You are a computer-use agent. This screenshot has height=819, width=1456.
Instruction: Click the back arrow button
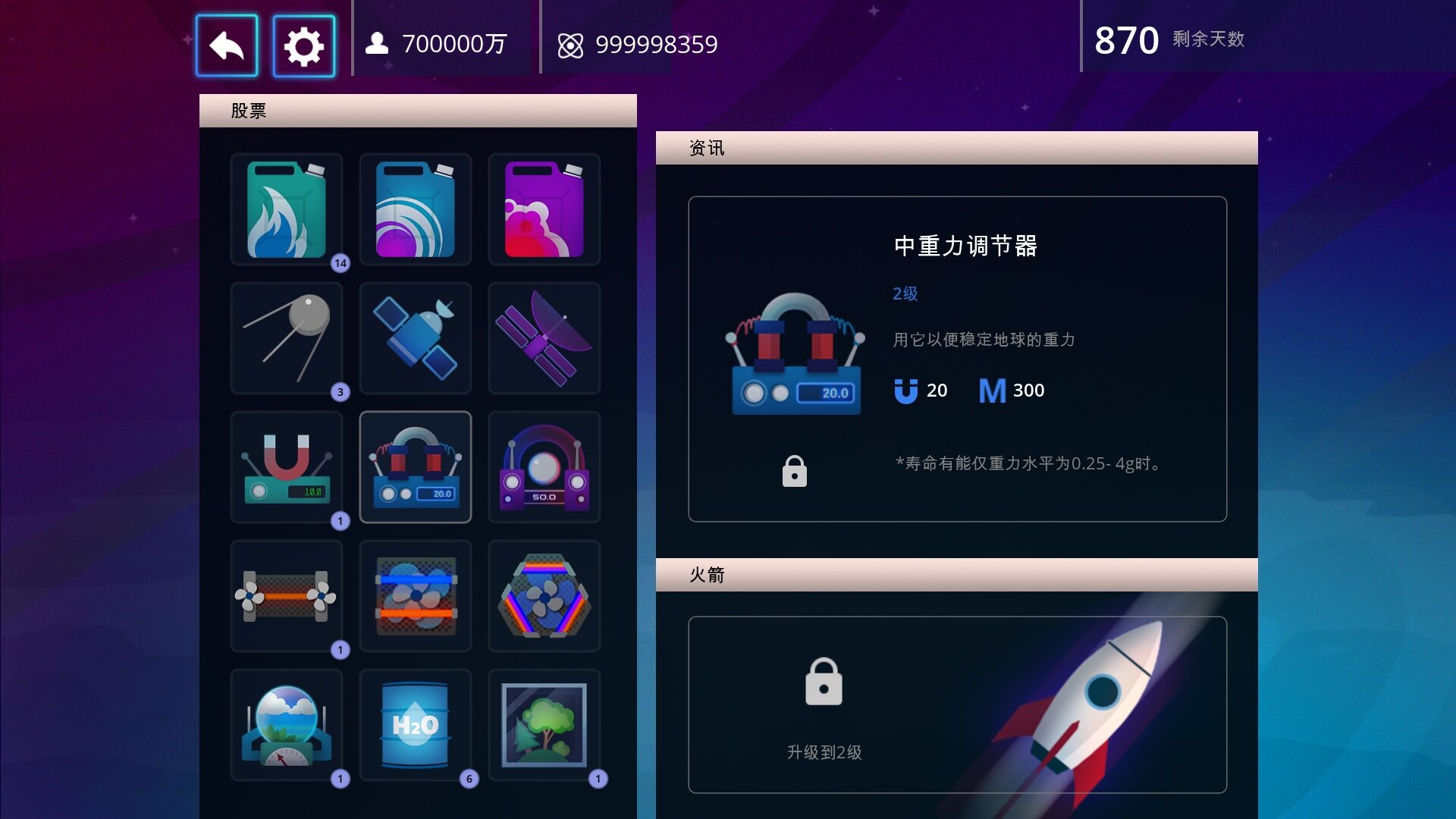coord(227,44)
